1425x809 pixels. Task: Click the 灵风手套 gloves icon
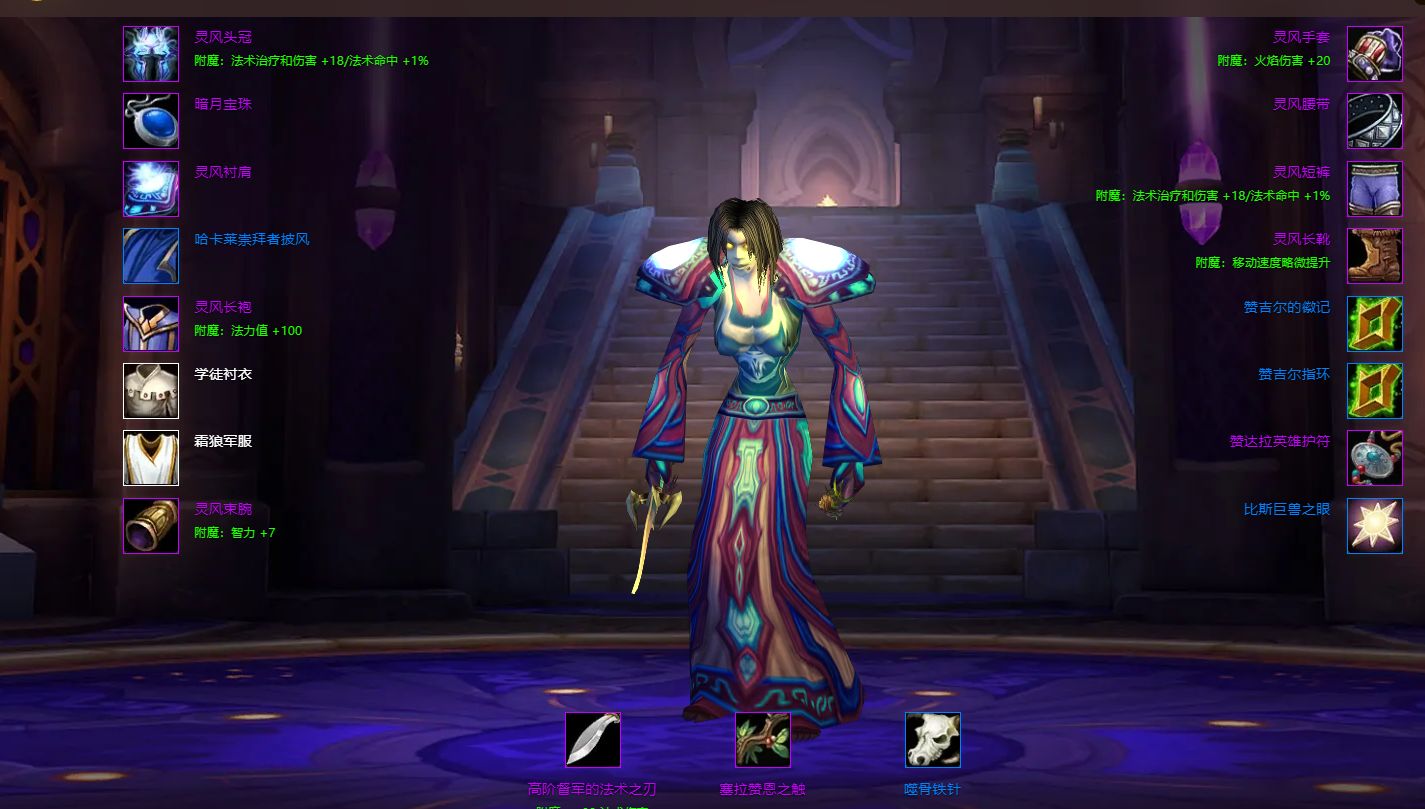(x=1374, y=54)
